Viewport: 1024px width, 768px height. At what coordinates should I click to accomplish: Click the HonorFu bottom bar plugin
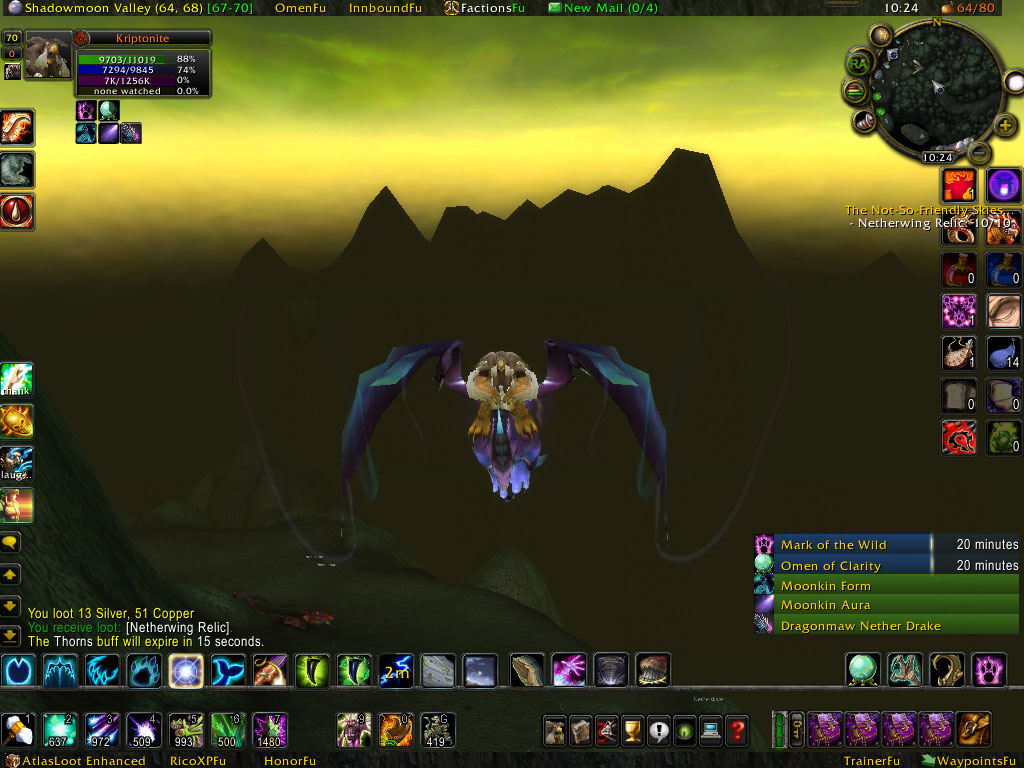pos(289,761)
